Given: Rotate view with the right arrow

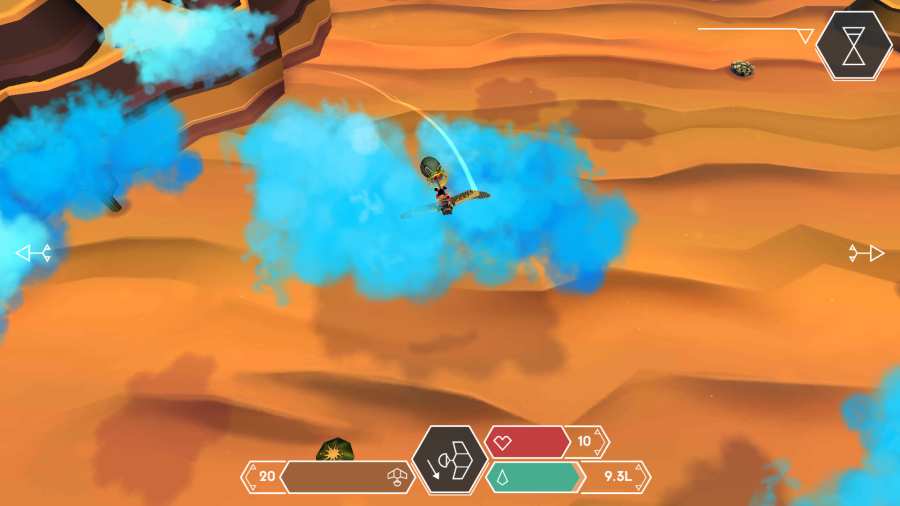Looking at the screenshot, I should [866, 253].
